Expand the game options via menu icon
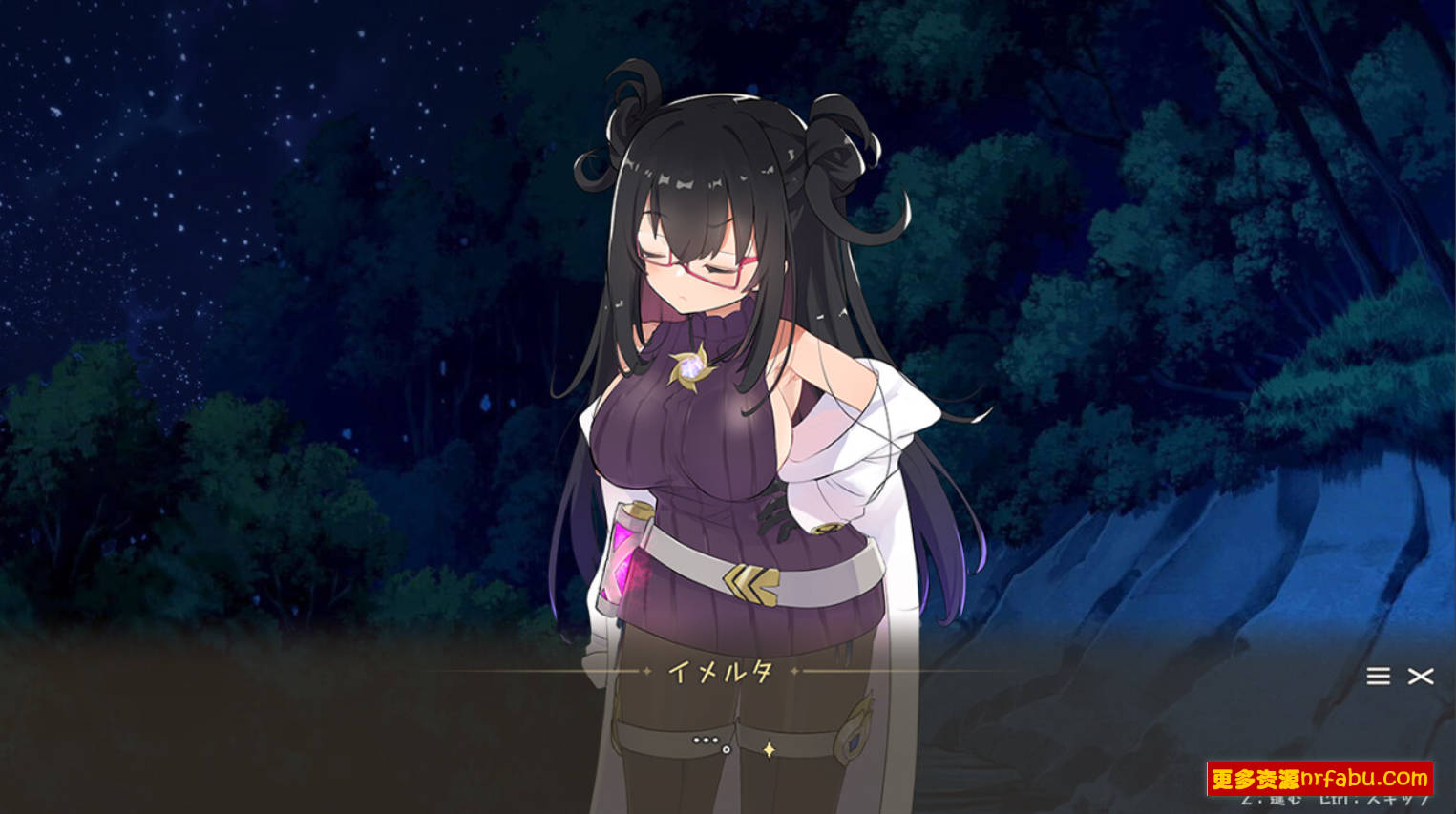The image size is (1456, 814). [1378, 677]
